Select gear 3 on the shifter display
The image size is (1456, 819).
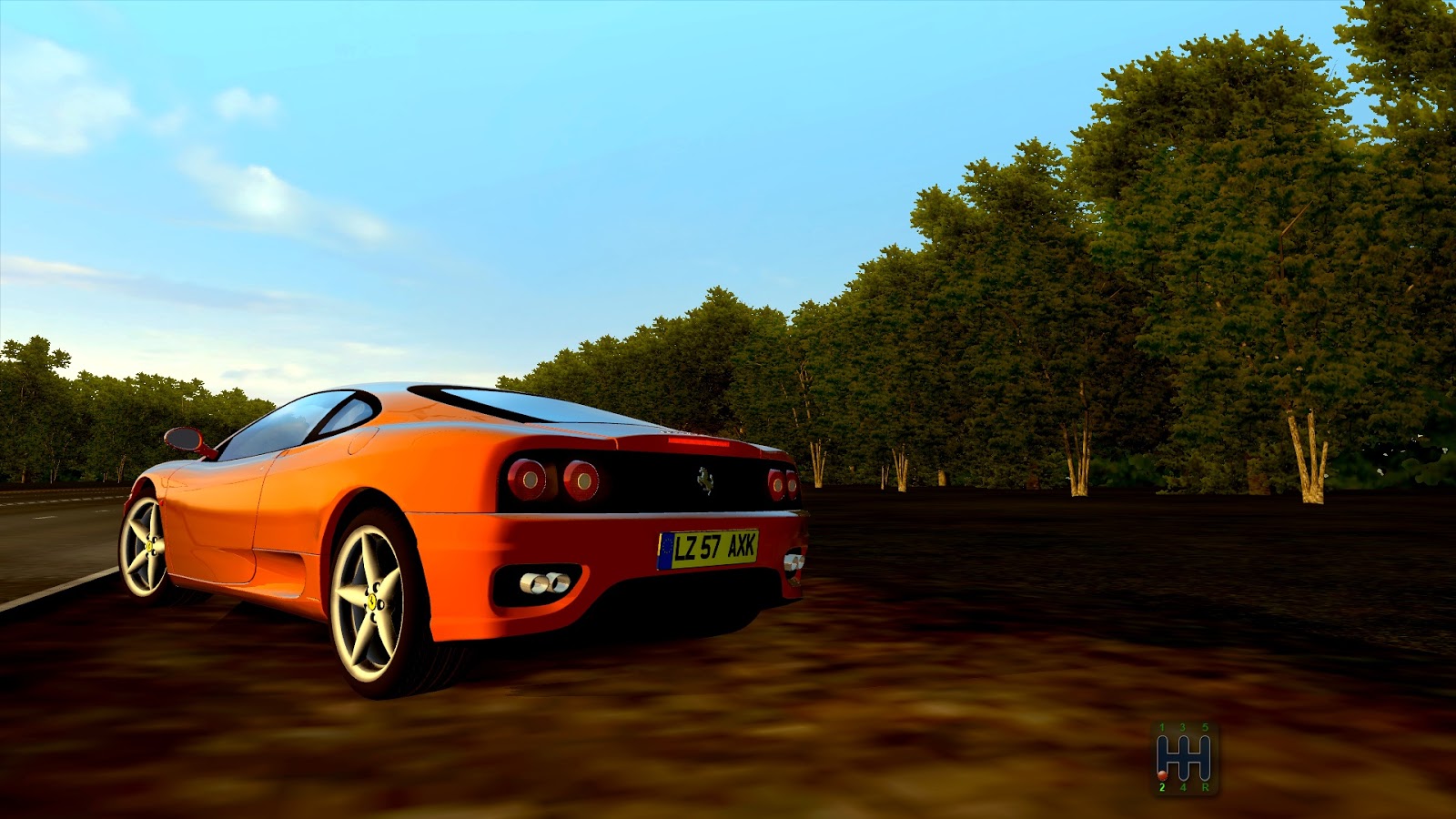(1183, 726)
